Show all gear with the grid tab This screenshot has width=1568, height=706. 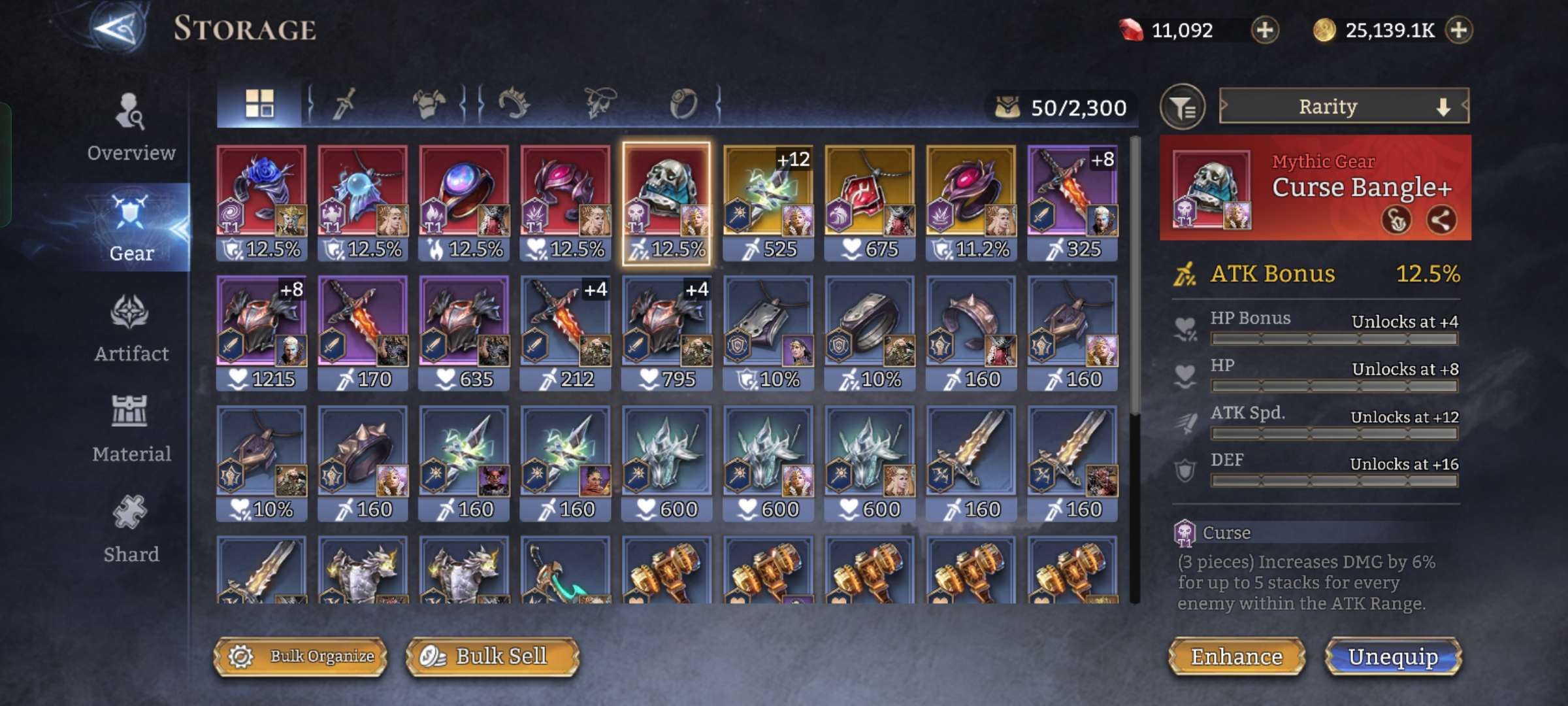click(259, 104)
